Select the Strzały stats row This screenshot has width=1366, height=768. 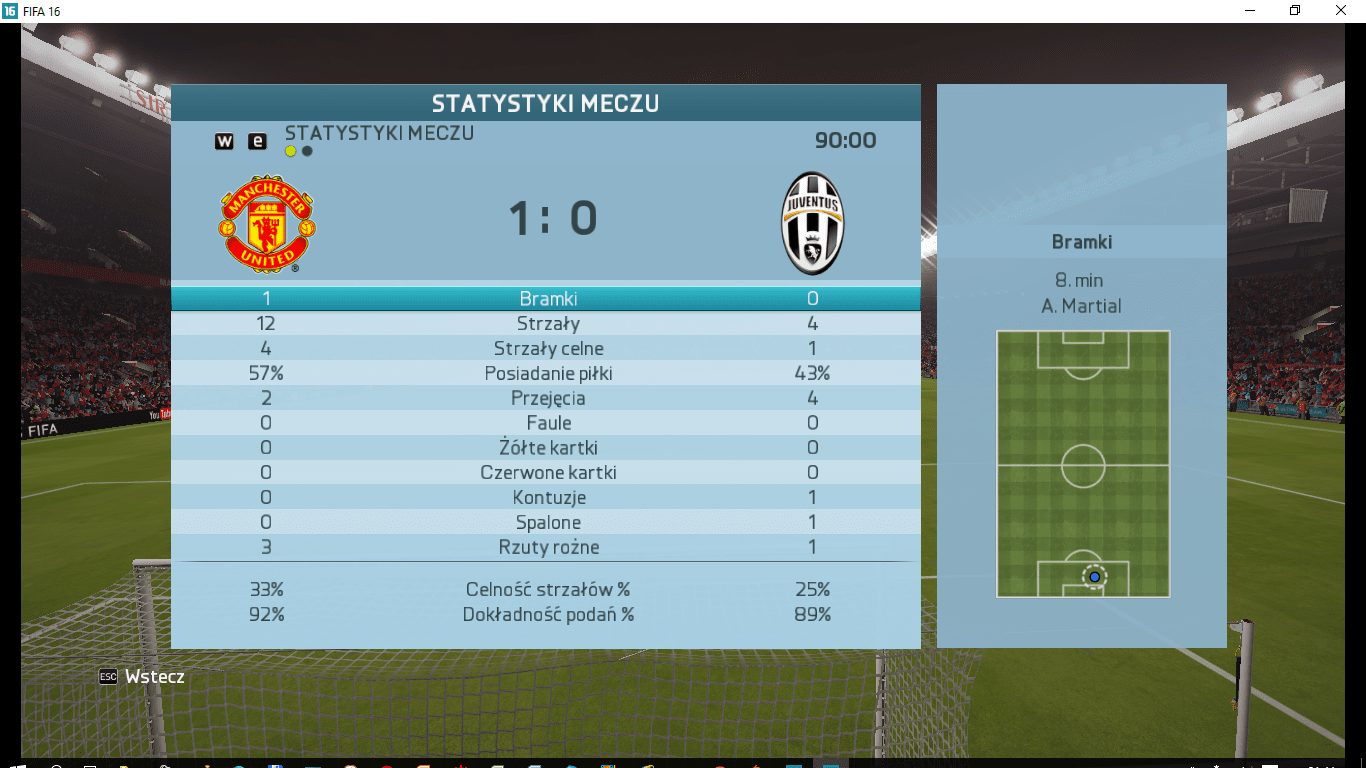click(x=546, y=324)
